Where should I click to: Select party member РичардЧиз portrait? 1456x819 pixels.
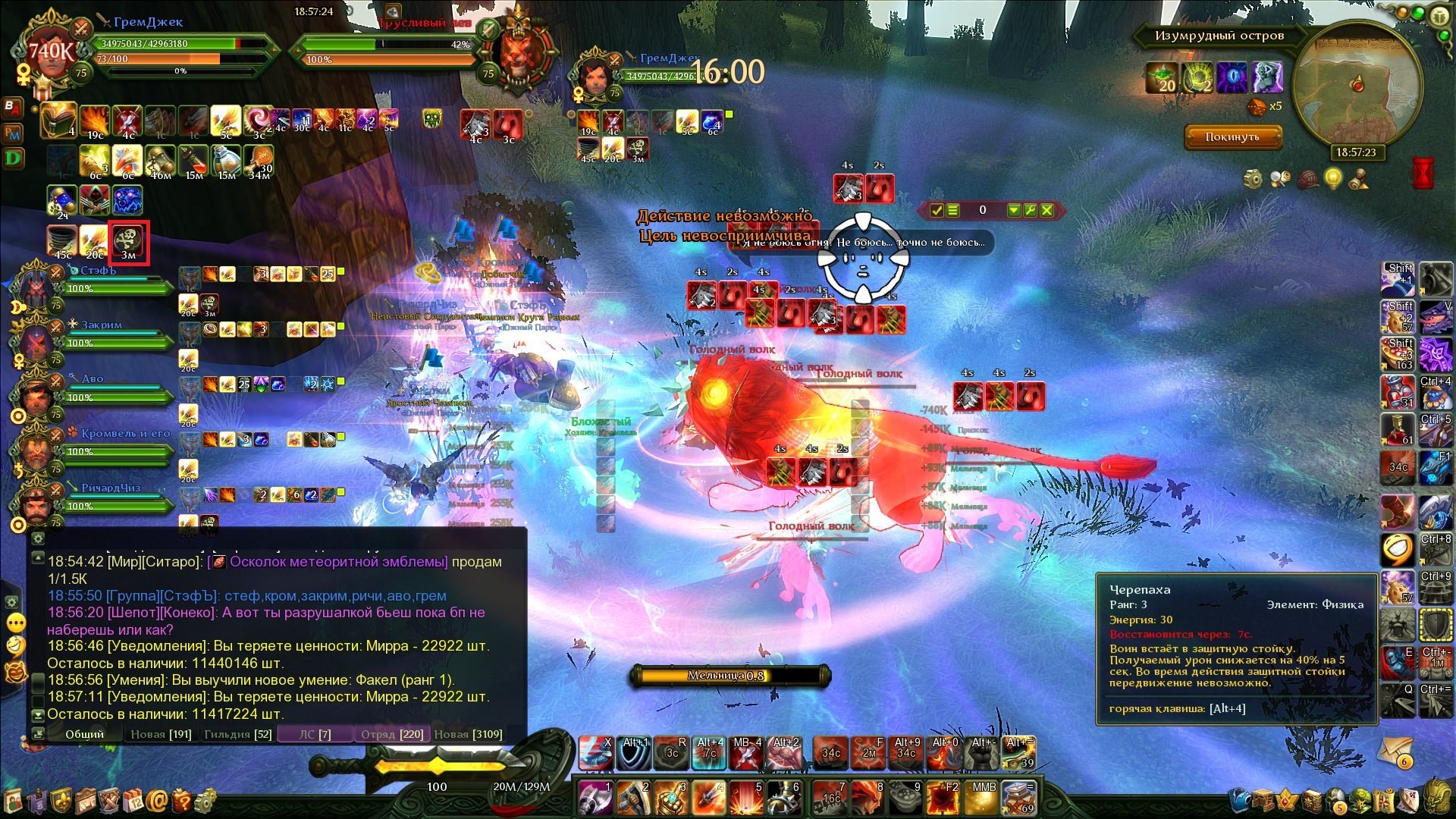click(35, 504)
